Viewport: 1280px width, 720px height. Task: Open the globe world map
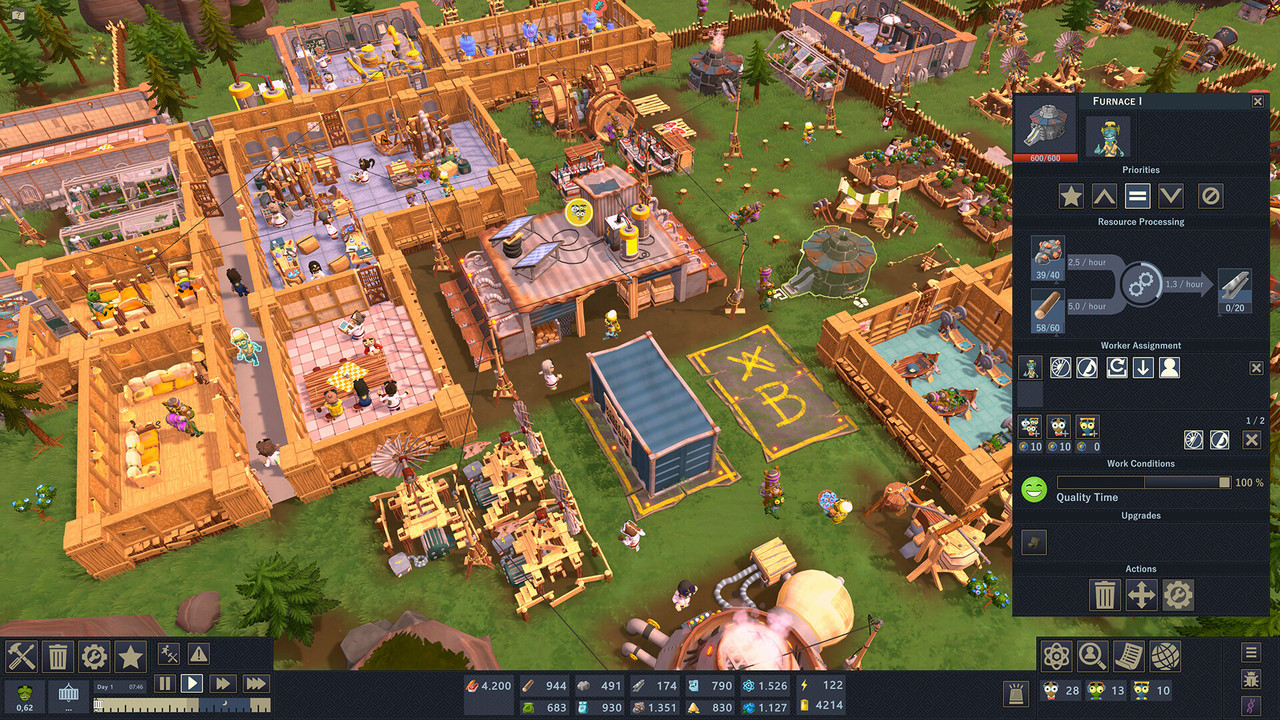pyautogui.click(x=1165, y=657)
